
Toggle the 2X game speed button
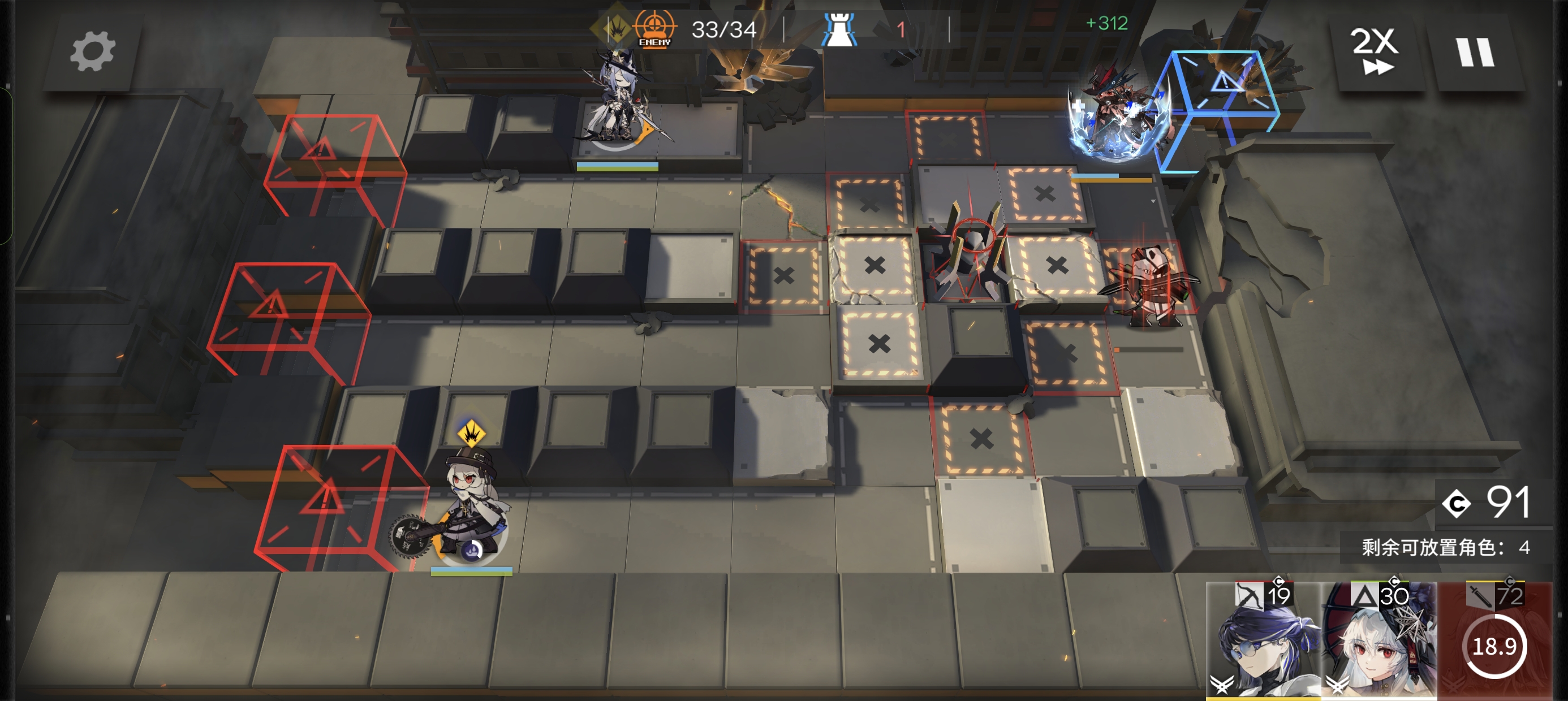point(1375,51)
